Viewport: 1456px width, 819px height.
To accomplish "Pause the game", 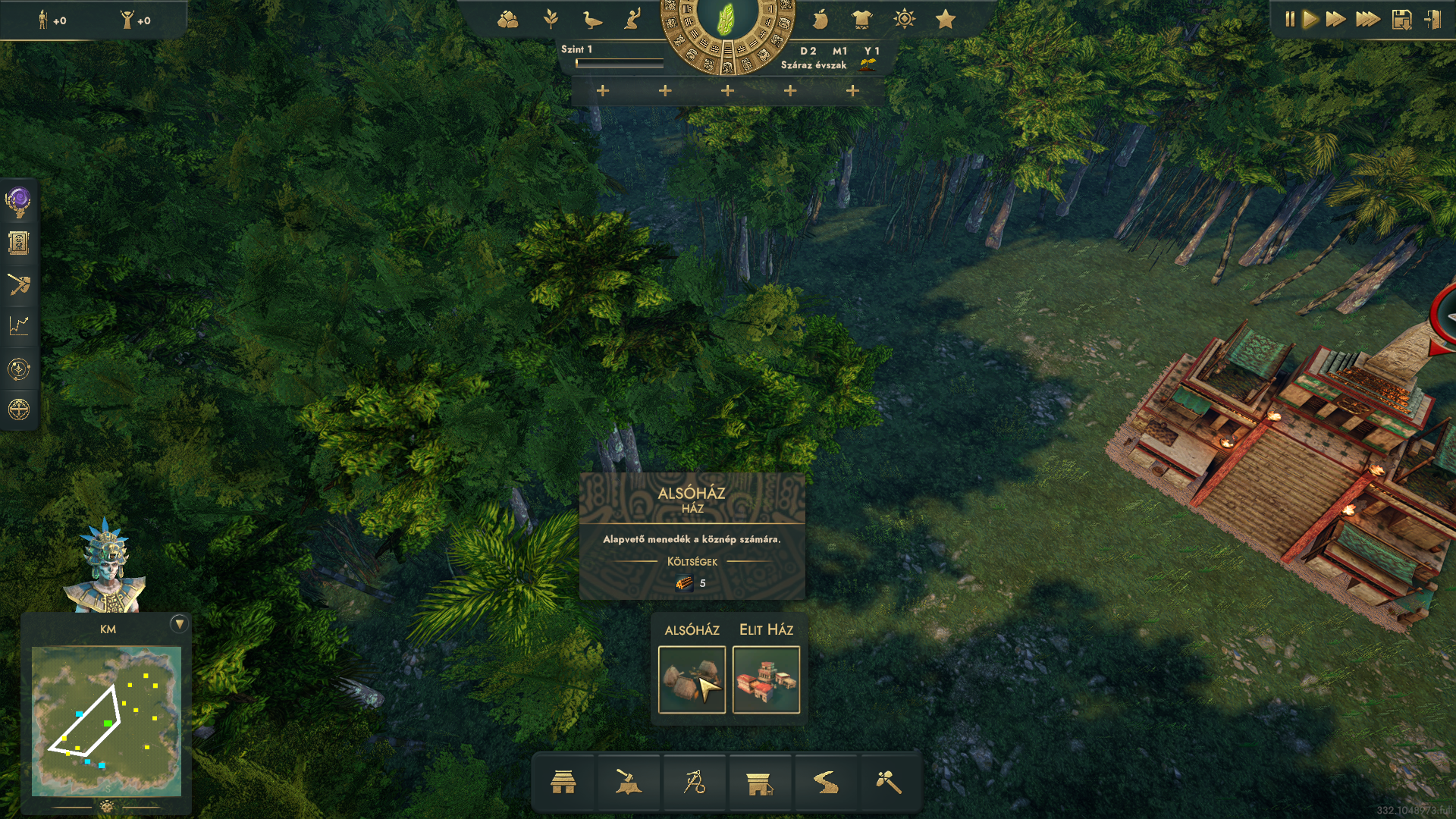I will (1289, 20).
